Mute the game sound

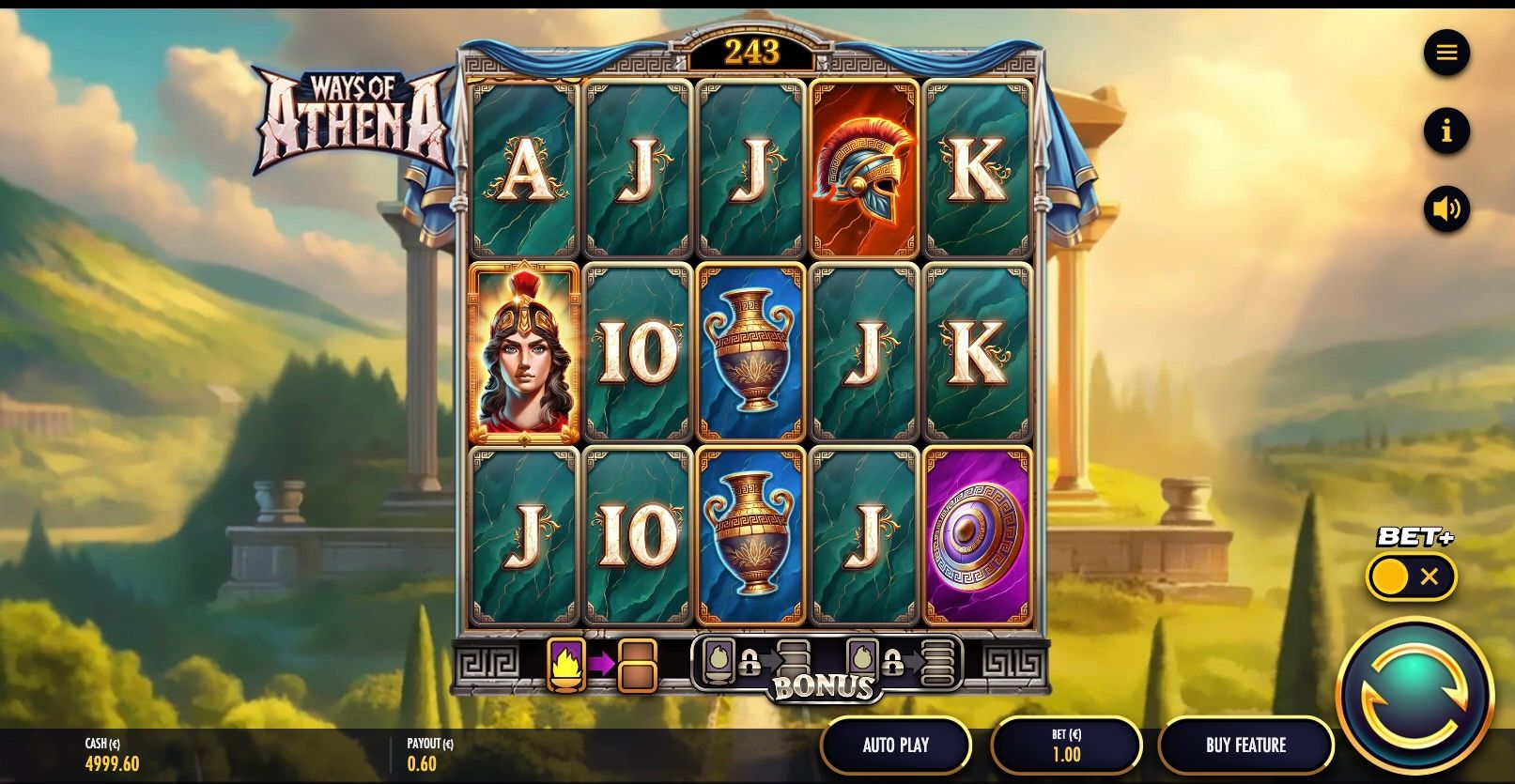tap(1447, 210)
